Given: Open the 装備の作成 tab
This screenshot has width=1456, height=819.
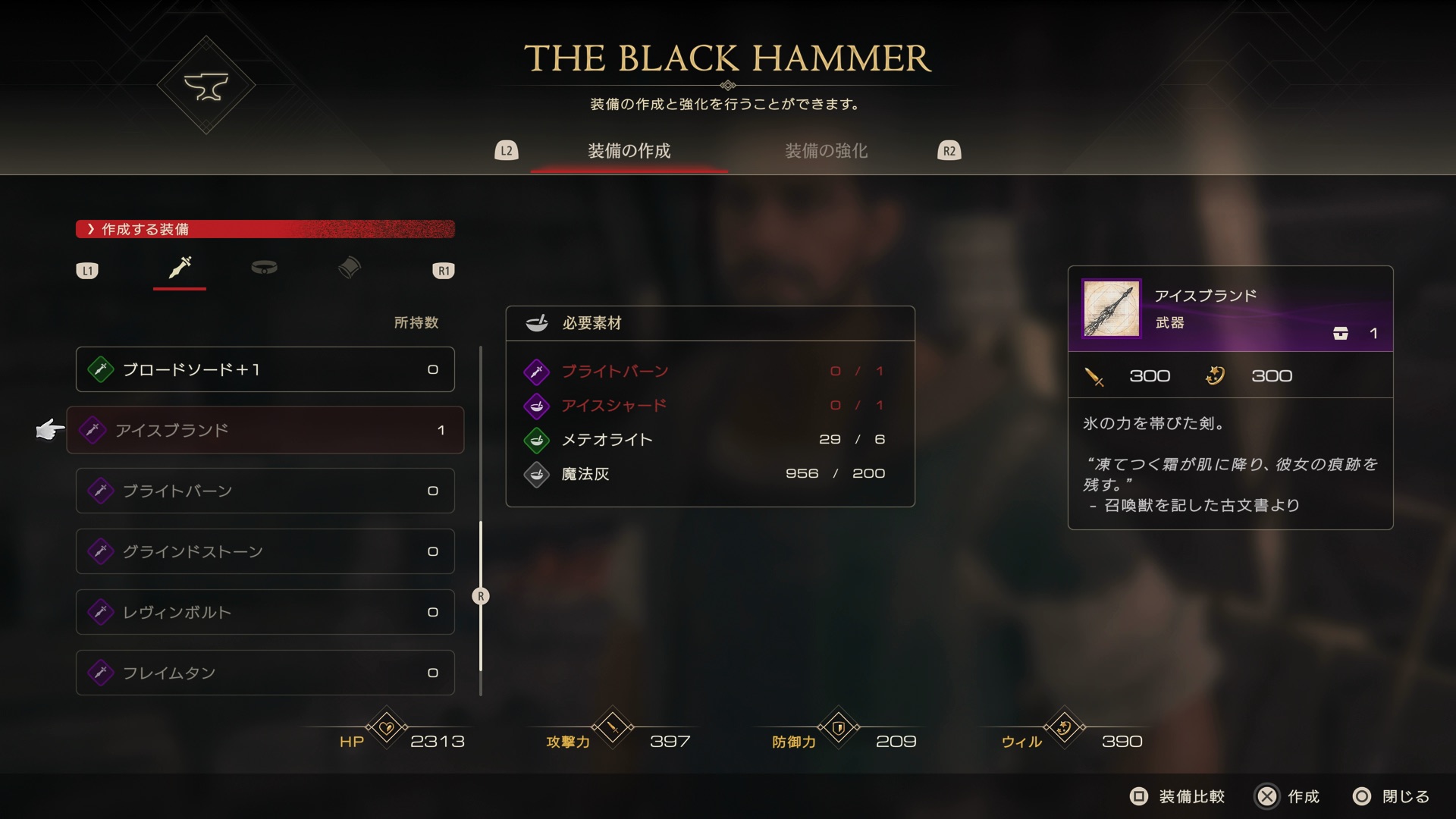Looking at the screenshot, I should point(629,151).
